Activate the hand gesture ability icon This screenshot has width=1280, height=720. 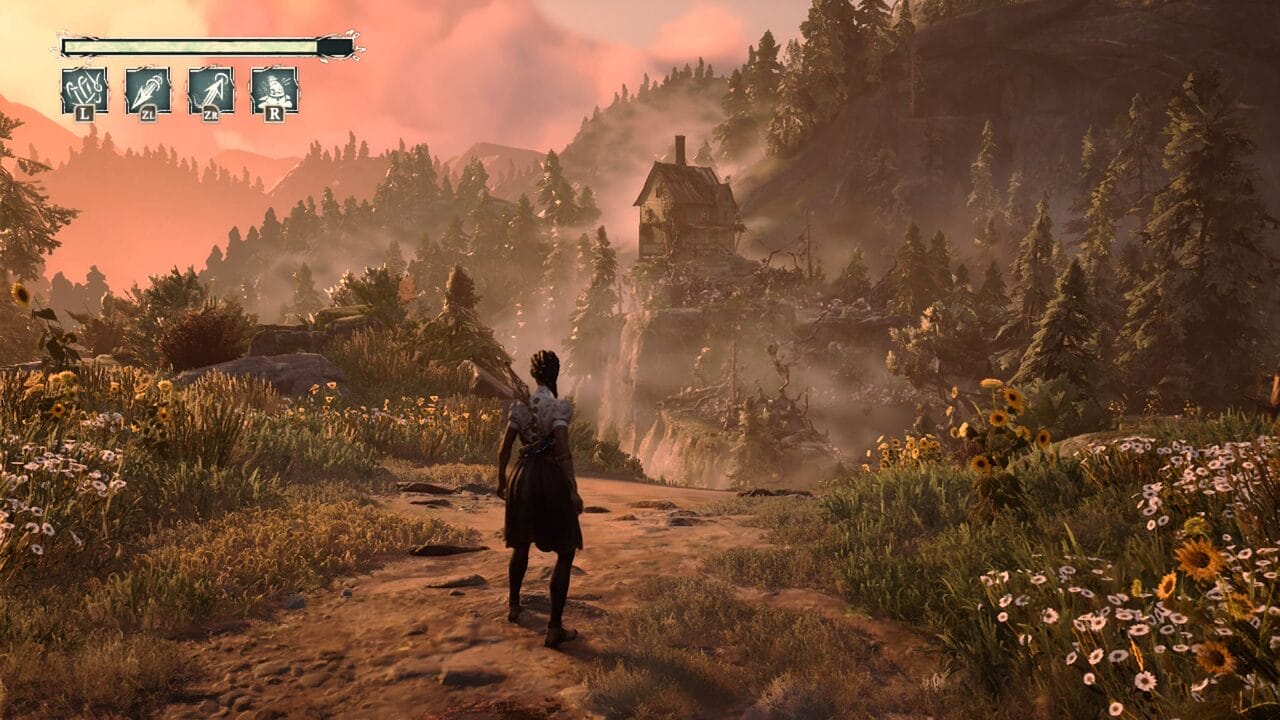(x=84, y=90)
